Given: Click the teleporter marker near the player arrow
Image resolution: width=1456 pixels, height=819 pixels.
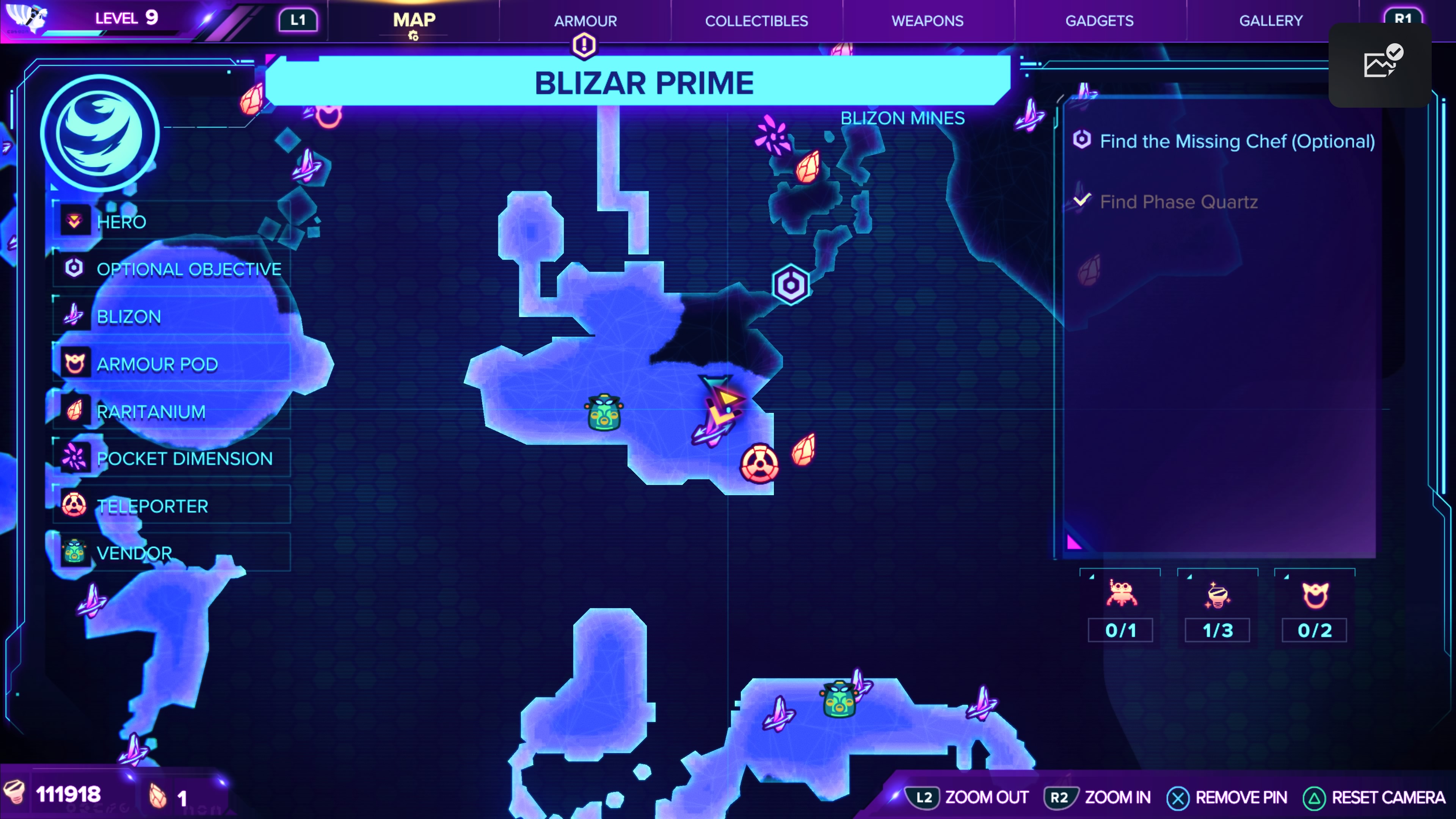Looking at the screenshot, I should [760, 463].
